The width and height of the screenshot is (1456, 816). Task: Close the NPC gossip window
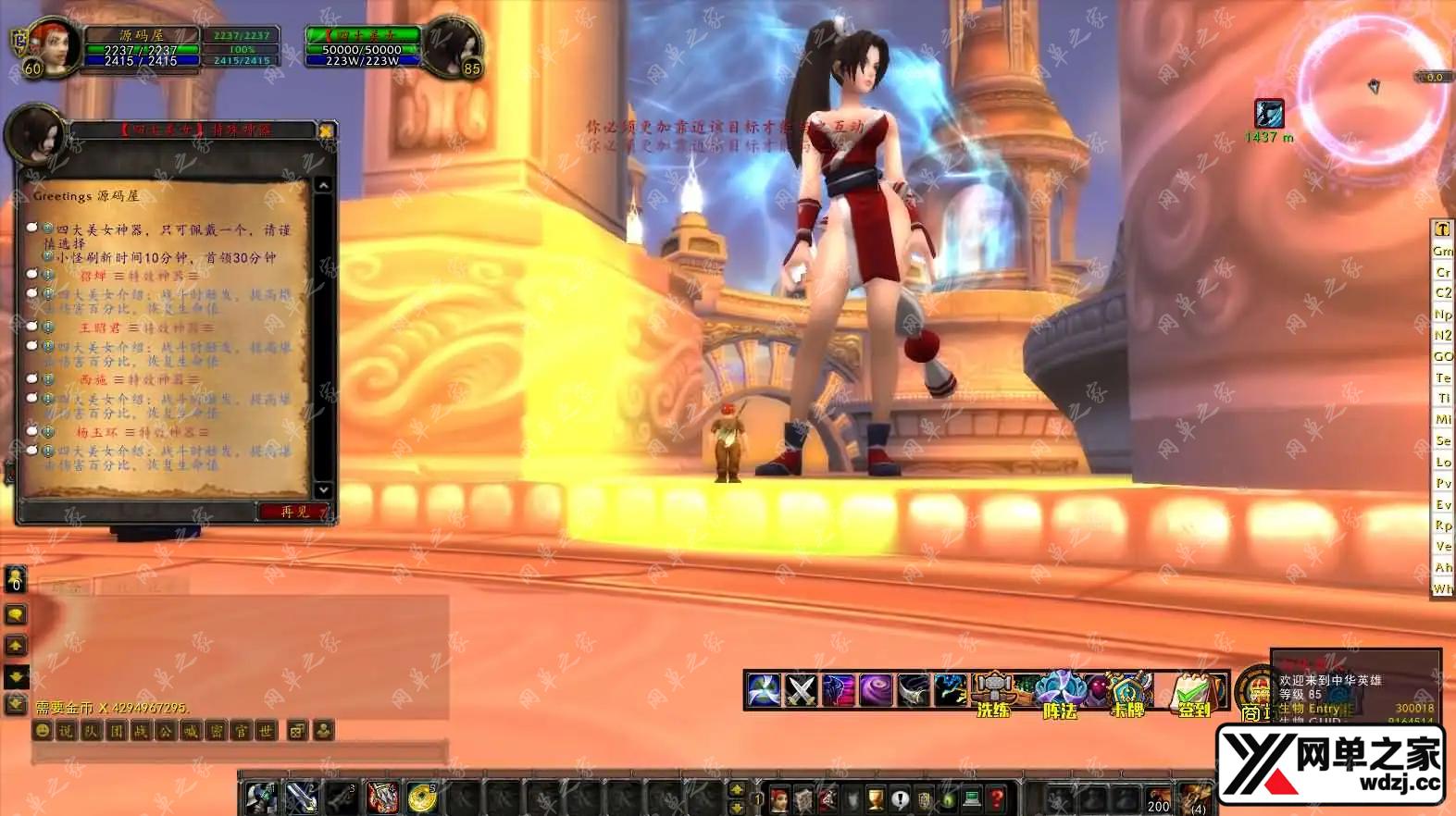tap(326, 131)
